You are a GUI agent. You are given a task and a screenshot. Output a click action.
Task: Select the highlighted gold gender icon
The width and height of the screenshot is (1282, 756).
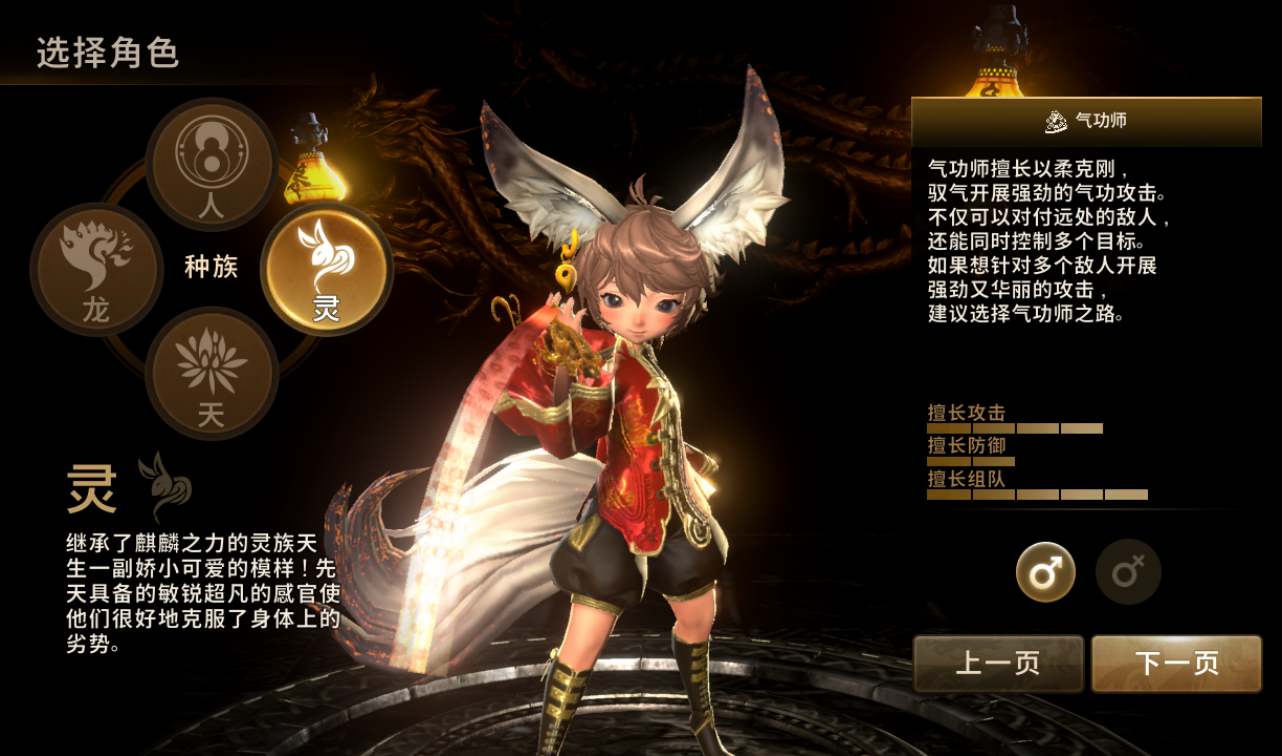1046,573
